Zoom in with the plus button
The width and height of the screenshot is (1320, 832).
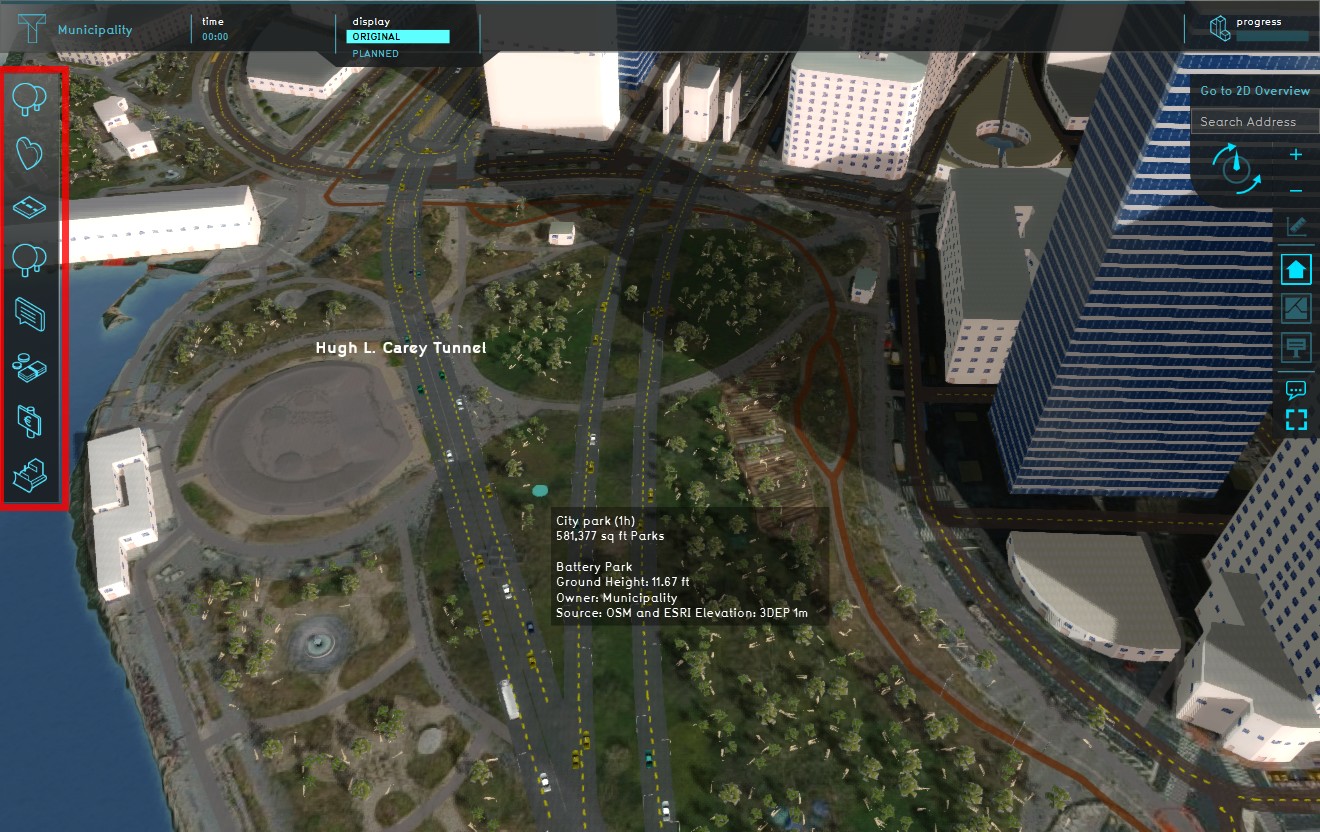point(1296,155)
